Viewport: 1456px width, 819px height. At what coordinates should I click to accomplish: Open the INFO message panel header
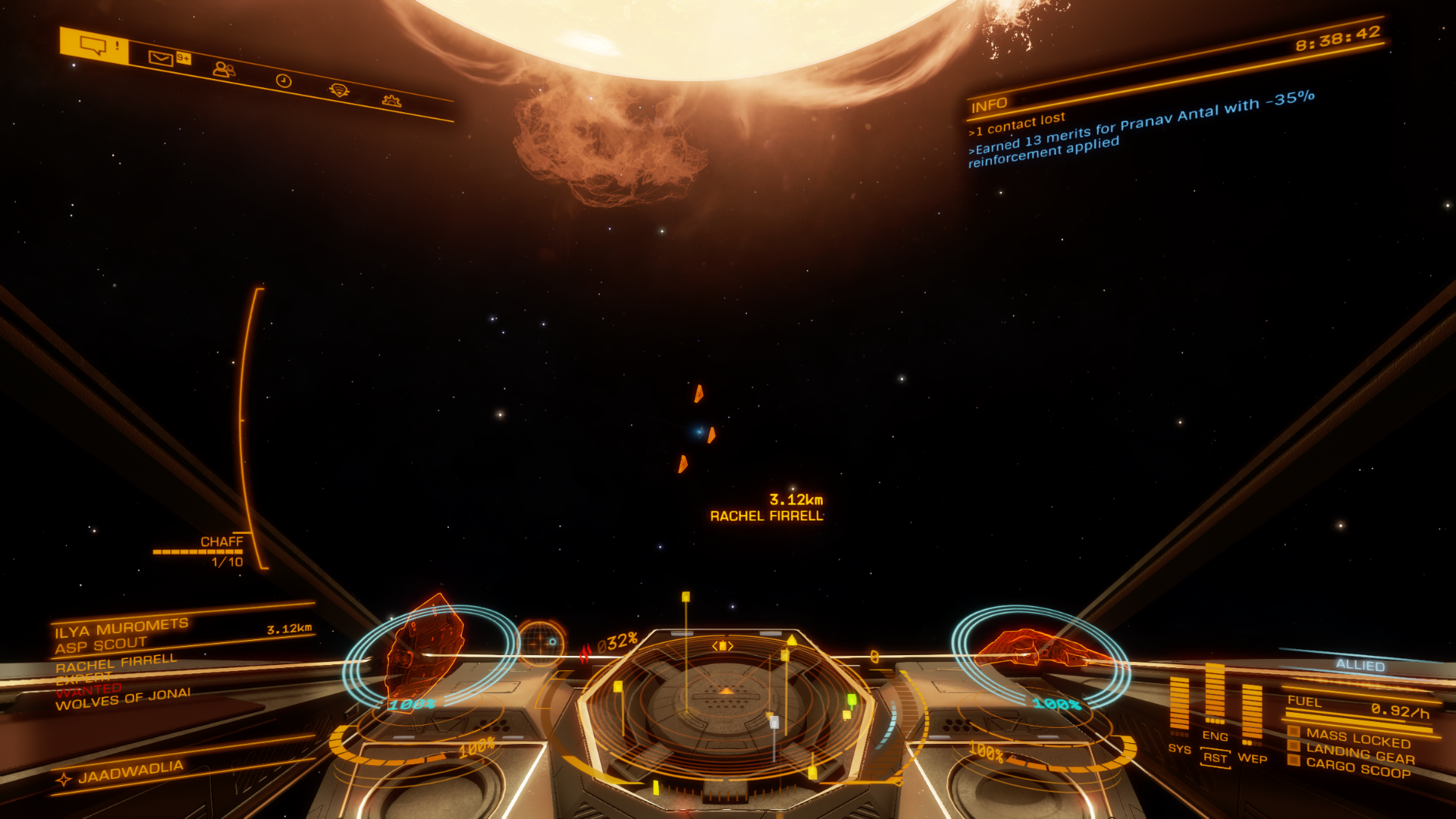(x=989, y=105)
